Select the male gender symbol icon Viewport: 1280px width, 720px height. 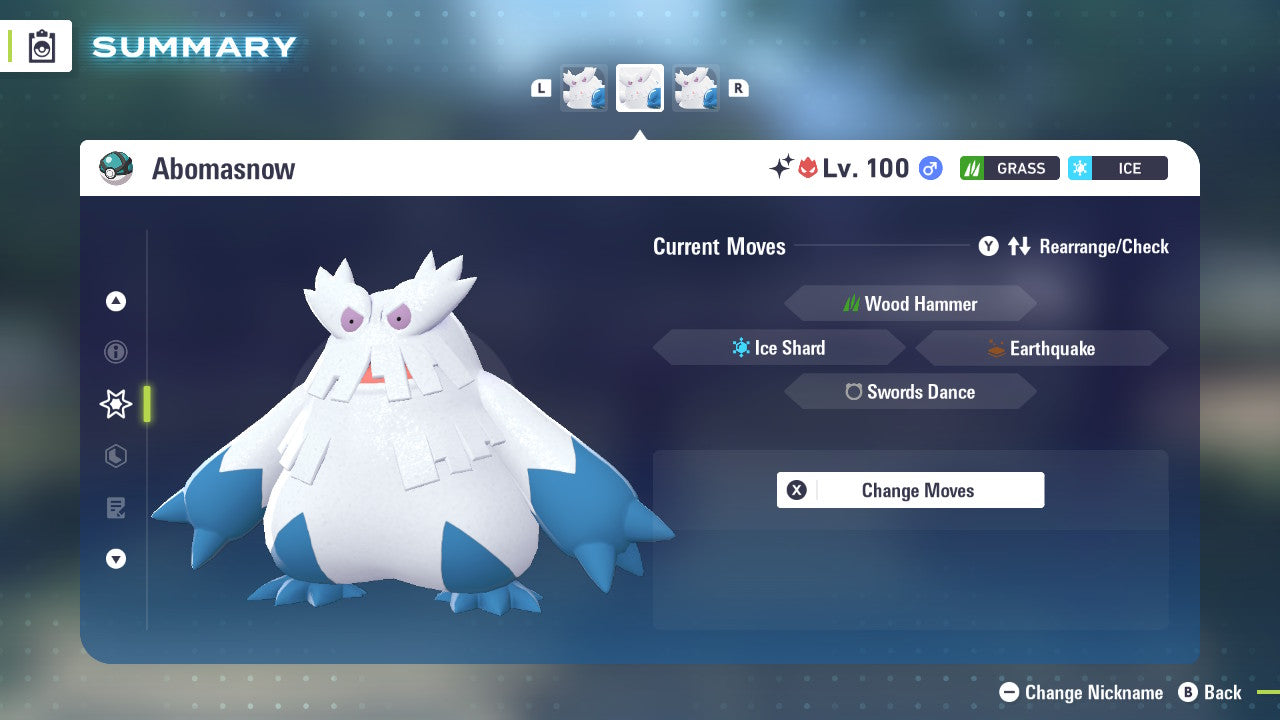pyautogui.click(x=929, y=168)
